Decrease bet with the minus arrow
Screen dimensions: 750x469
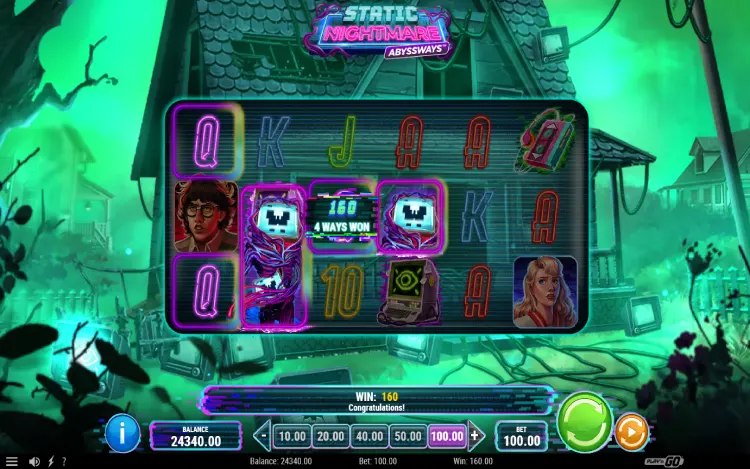[264, 436]
